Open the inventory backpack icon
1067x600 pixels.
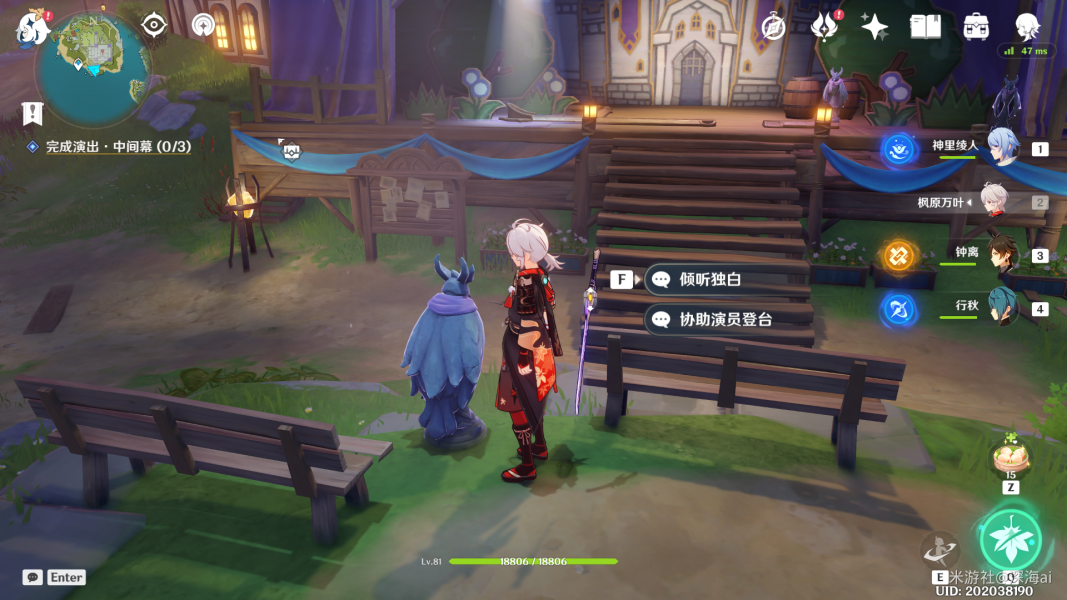point(976,27)
